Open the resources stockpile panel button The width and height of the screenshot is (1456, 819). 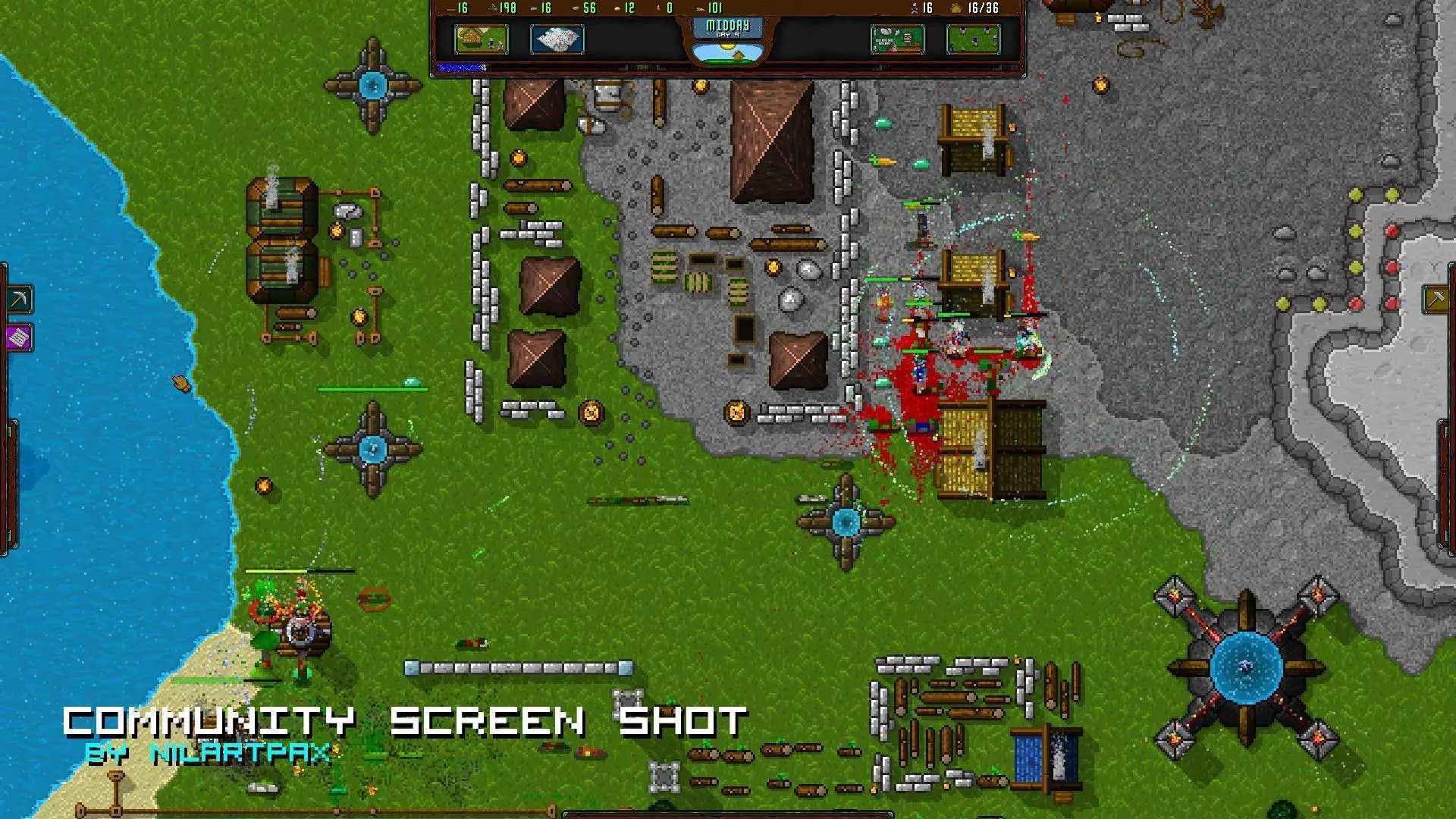[897, 39]
